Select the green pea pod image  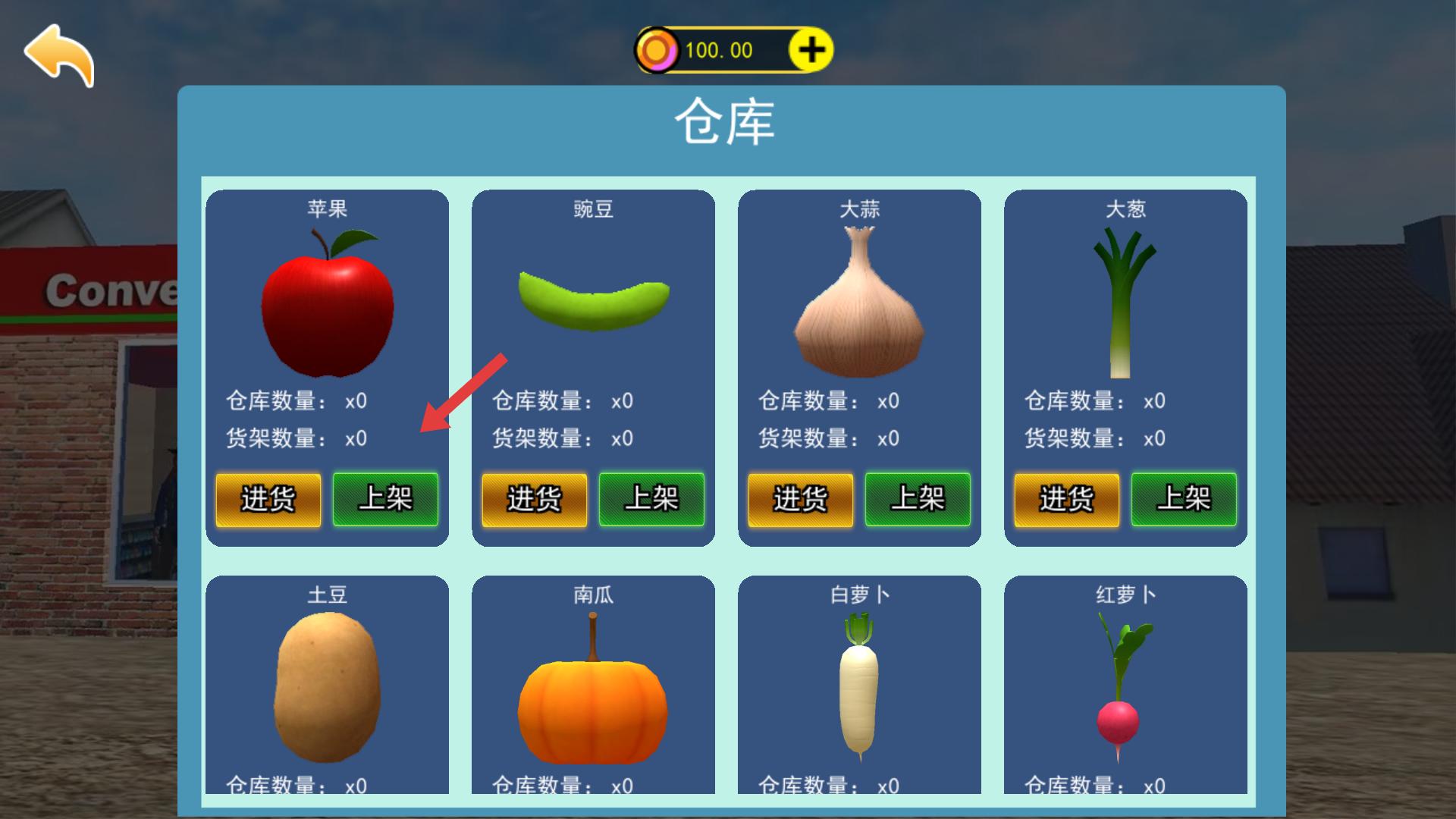594,301
